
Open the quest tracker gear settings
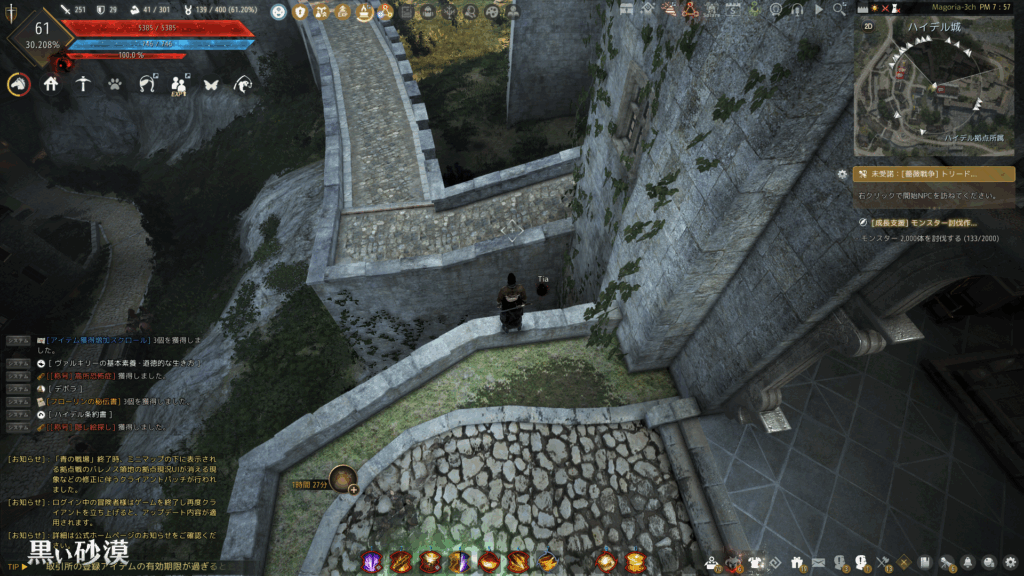(x=842, y=174)
